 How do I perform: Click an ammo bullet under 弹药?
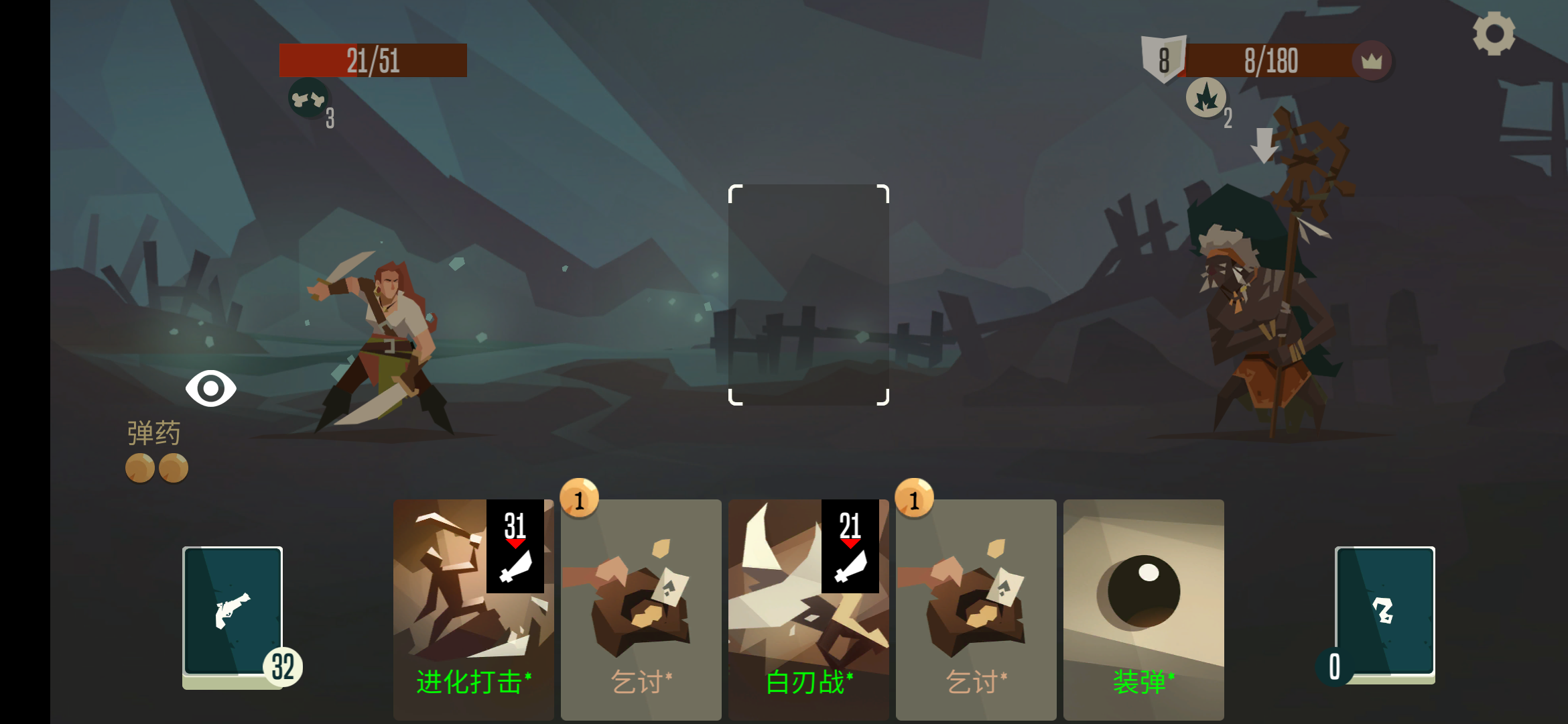tap(139, 467)
